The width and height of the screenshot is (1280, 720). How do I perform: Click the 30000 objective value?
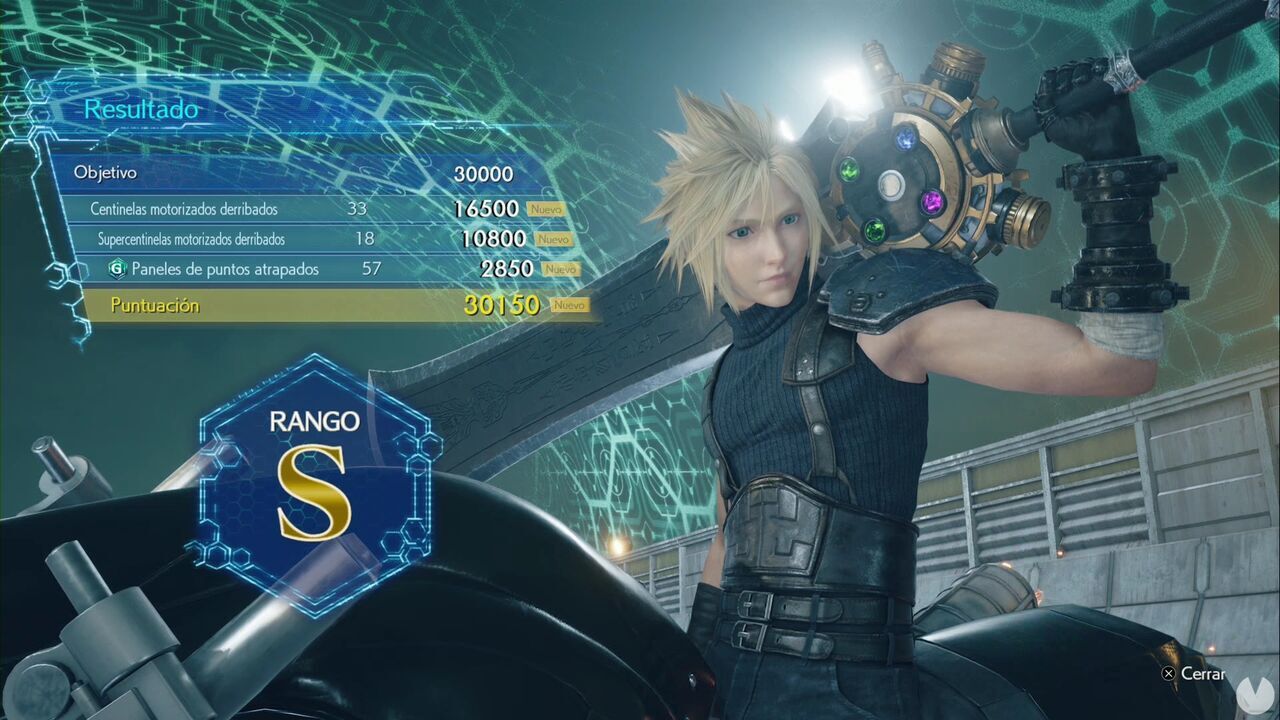click(x=481, y=172)
